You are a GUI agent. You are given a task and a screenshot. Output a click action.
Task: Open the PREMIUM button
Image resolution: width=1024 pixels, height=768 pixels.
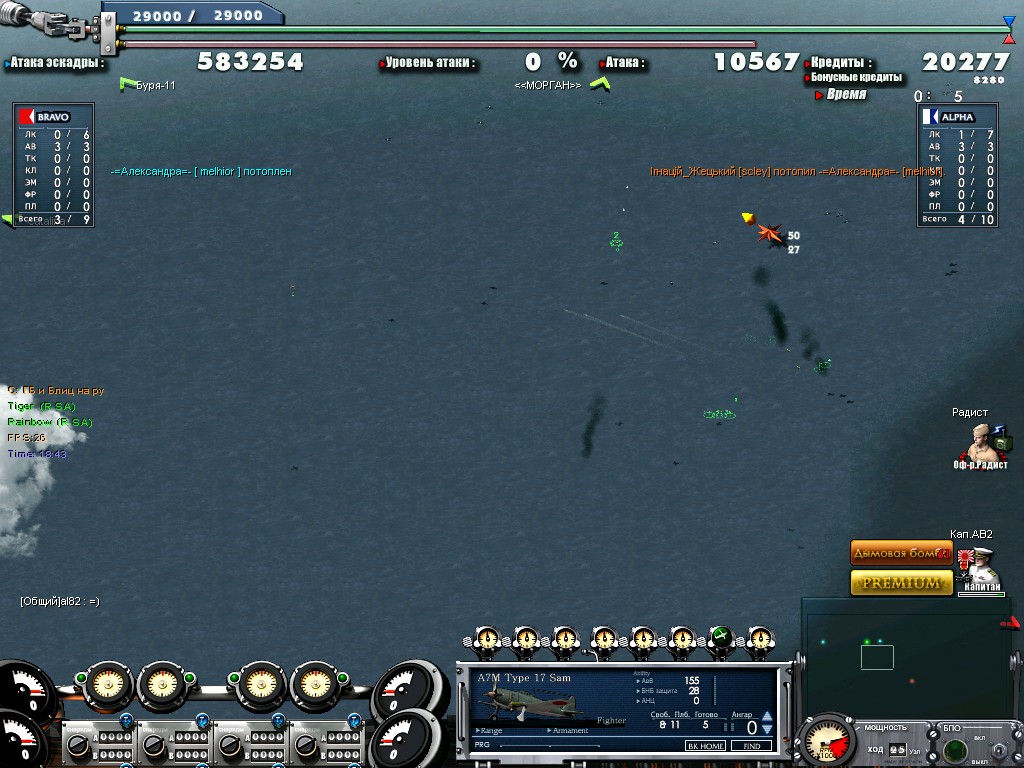tap(901, 582)
